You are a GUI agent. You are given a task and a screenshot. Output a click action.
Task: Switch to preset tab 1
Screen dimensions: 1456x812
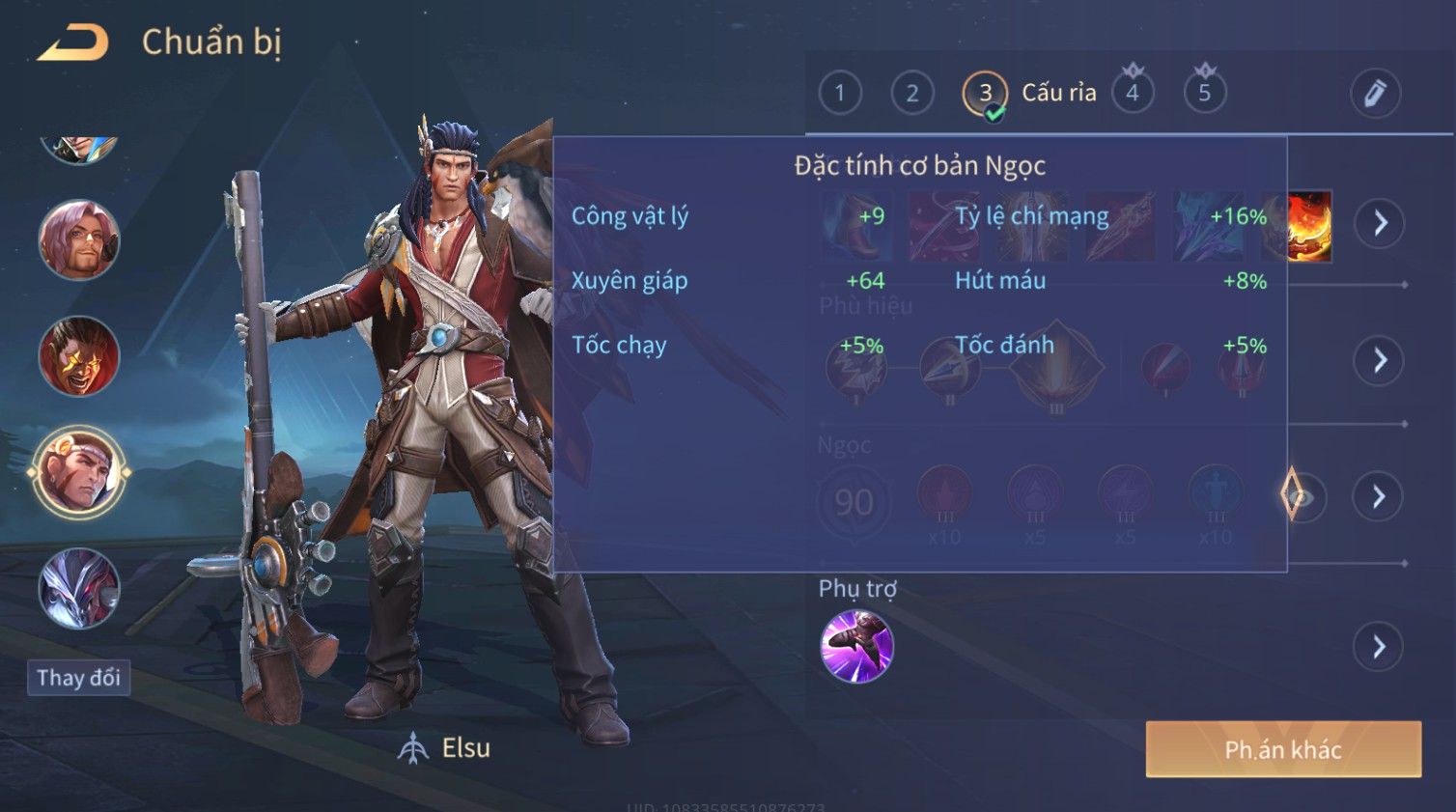(x=839, y=94)
